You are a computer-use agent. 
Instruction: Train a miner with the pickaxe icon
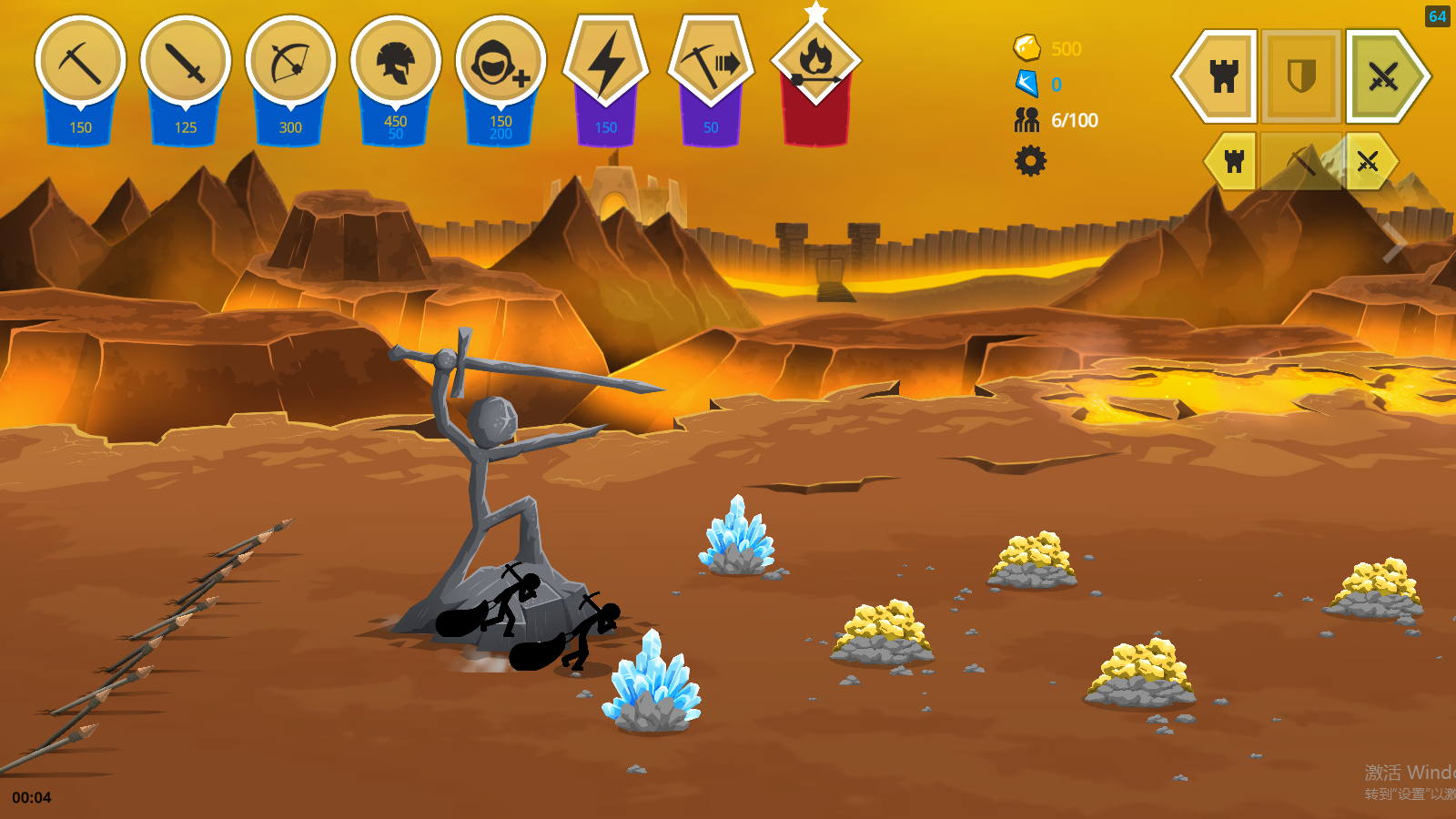[x=80, y=64]
